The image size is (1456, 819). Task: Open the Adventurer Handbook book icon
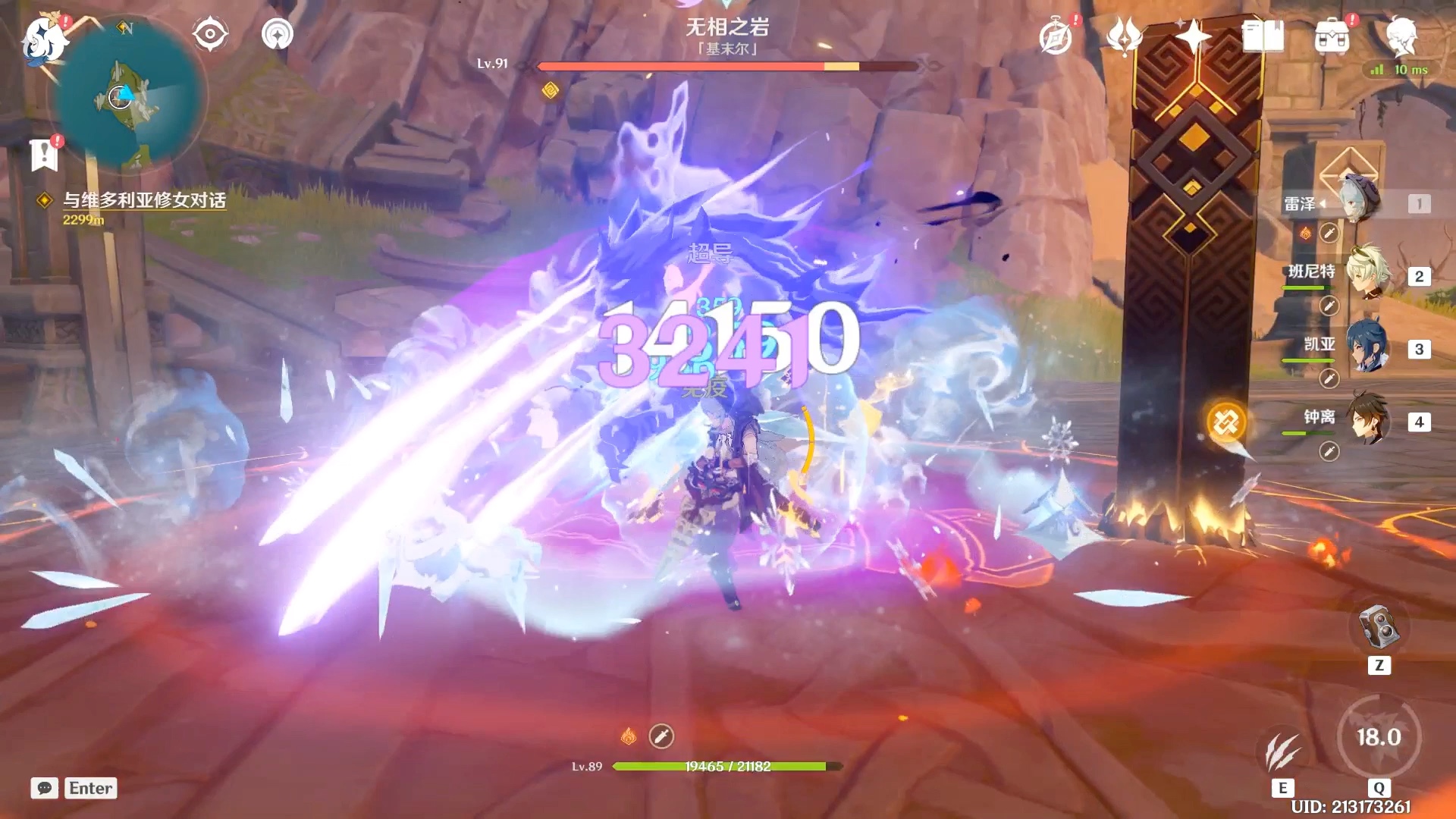tap(1263, 36)
